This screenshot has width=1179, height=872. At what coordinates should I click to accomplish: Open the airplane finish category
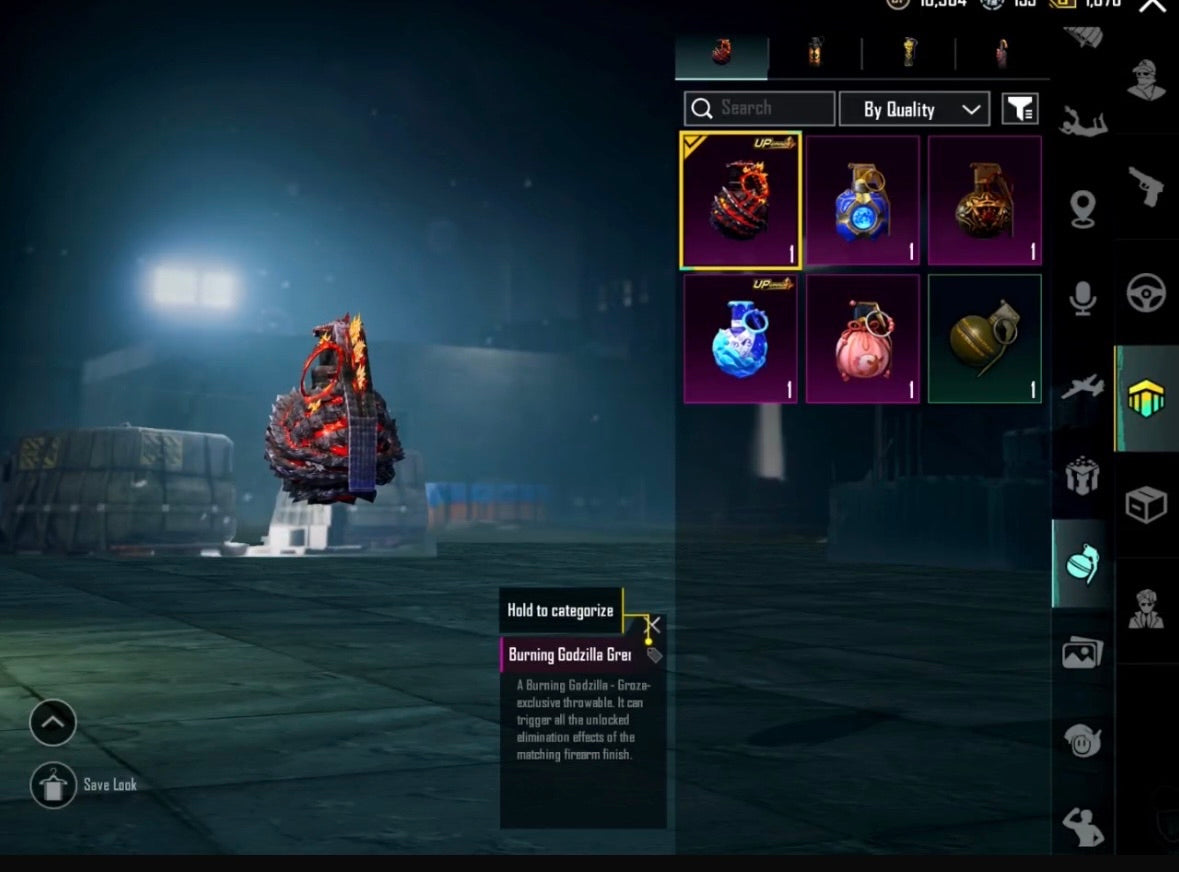1082,388
